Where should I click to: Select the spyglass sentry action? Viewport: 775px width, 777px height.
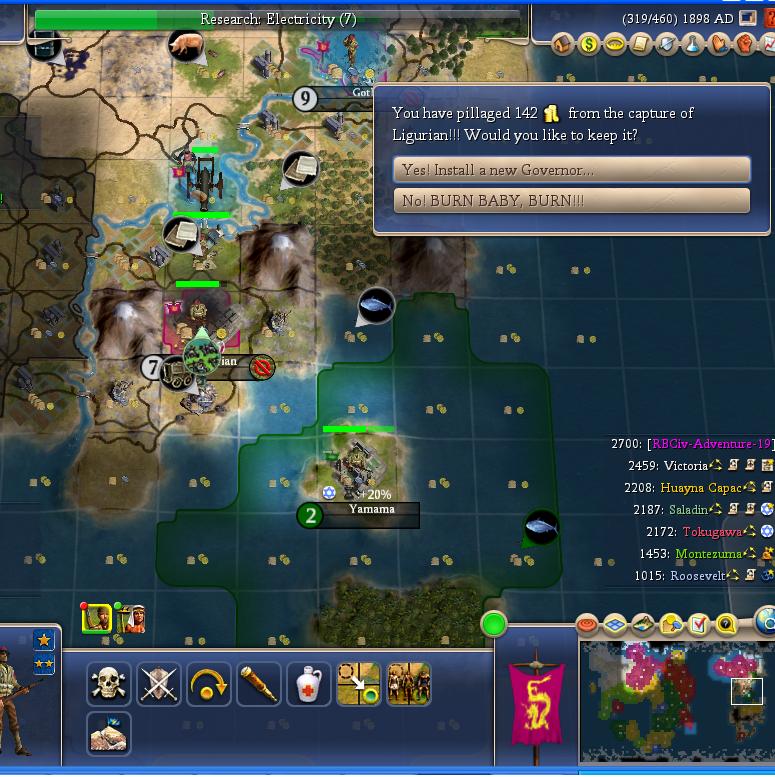point(259,685)
